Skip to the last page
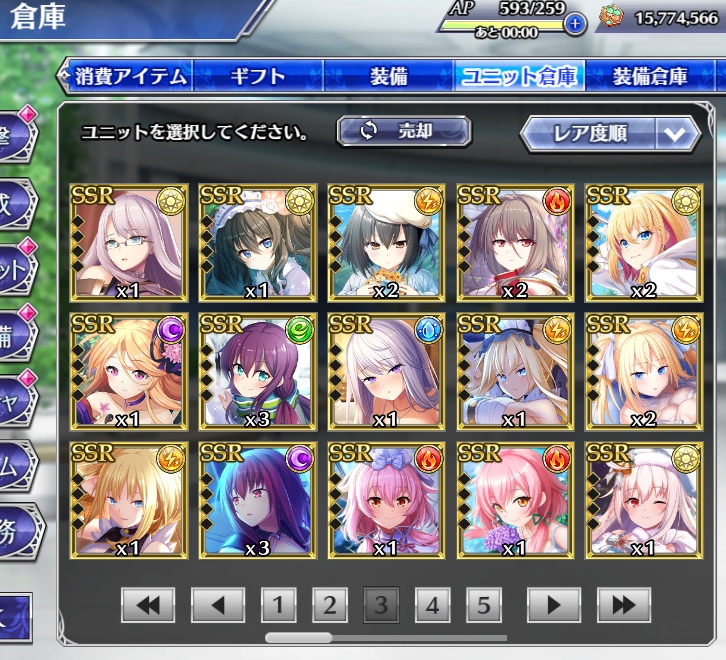 (x=624, y=604)
